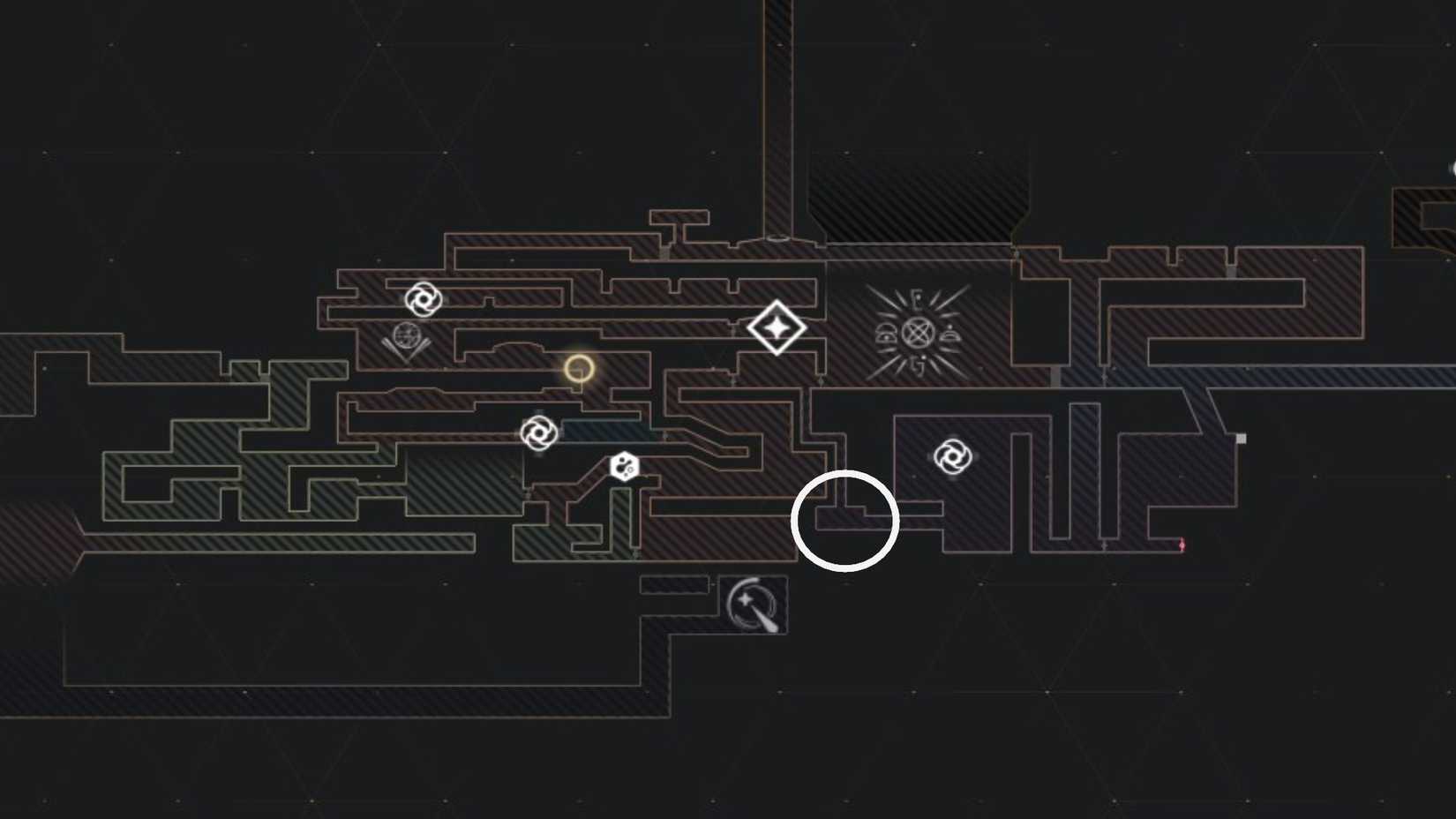
Task: Click the red pin marker on the right
Action: click(1181, 545)
